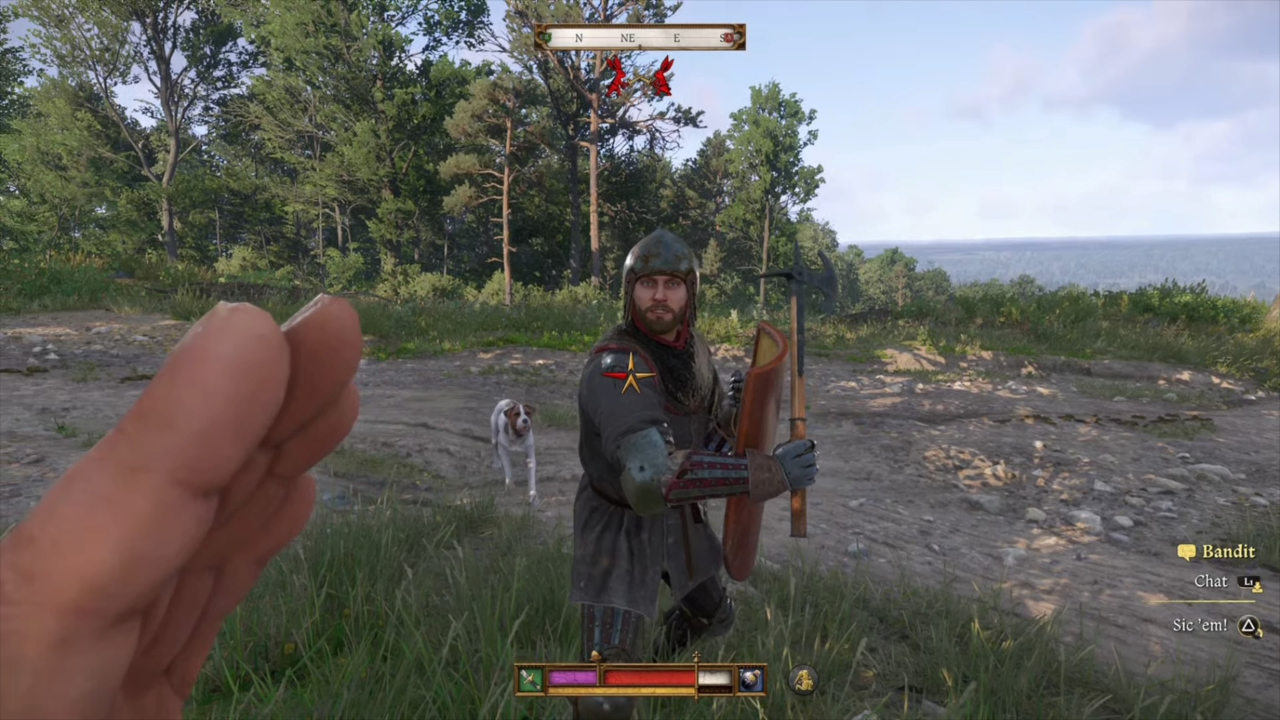Click the red marker on the compass
This screenshot has width=1280, height=720.
[x=731, y=38]
